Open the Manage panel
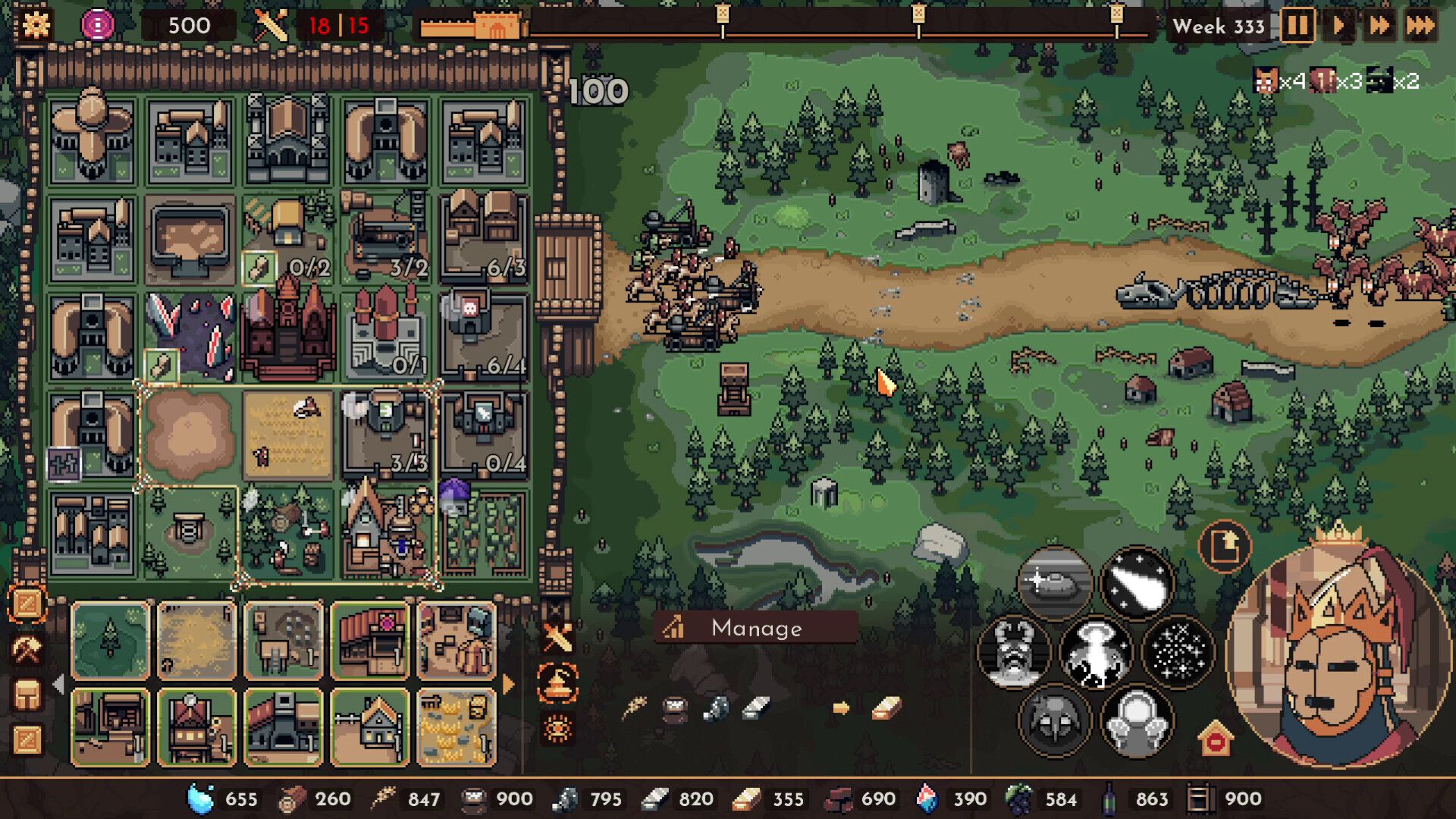1456x819 pixels. (x=755, y=628)
